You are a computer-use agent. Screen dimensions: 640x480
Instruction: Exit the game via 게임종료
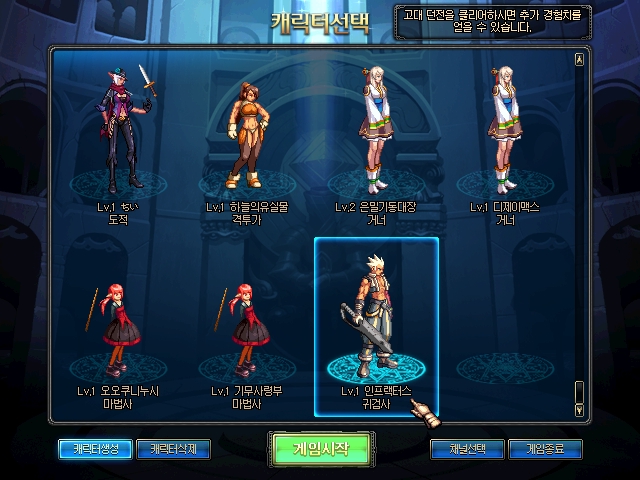click(x=545, y=448)
